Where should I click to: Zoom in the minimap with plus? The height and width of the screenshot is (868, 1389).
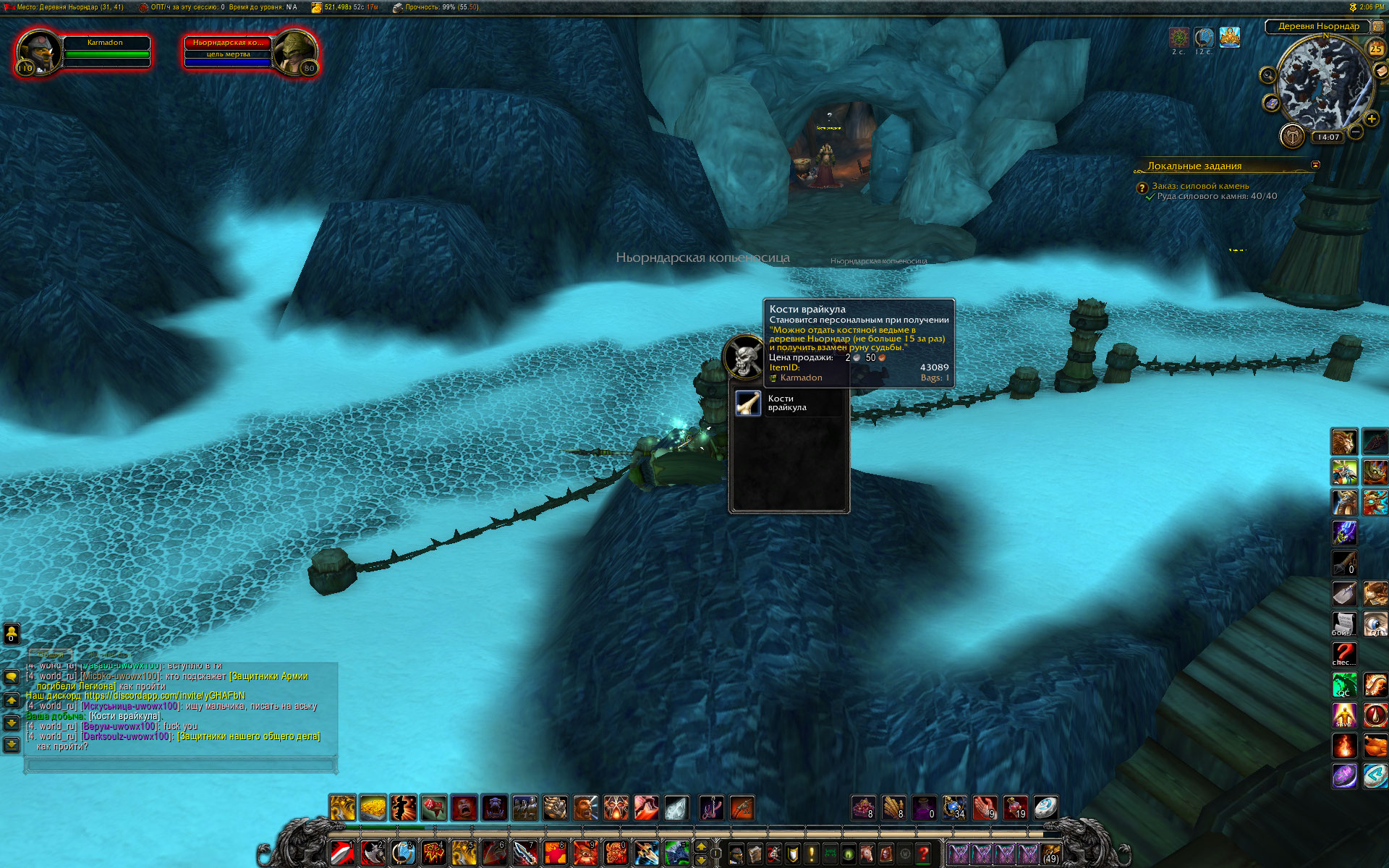coord(1371,119)
